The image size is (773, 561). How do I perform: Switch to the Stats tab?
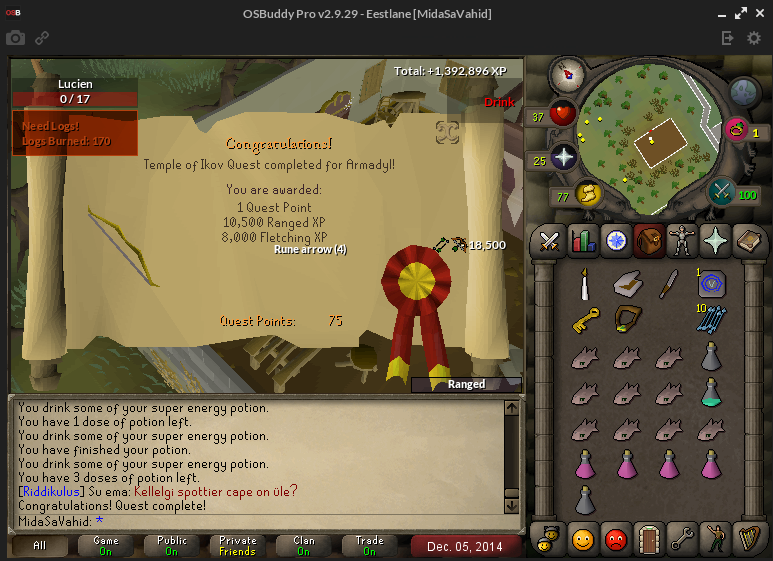click(x=583, y=241)
